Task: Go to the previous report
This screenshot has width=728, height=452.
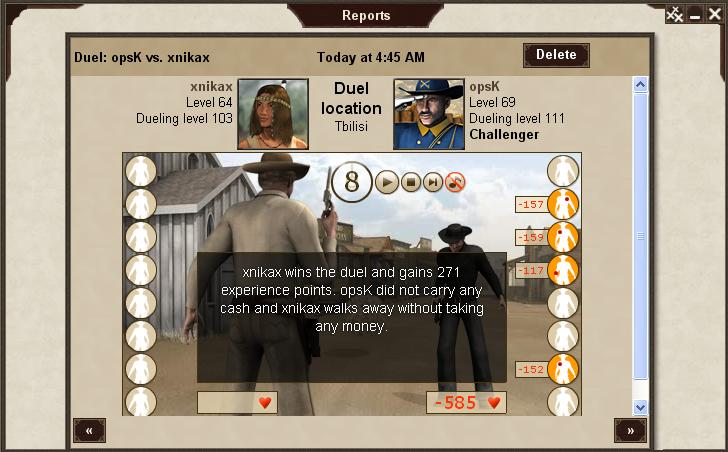Action: (x=89, y=430)
